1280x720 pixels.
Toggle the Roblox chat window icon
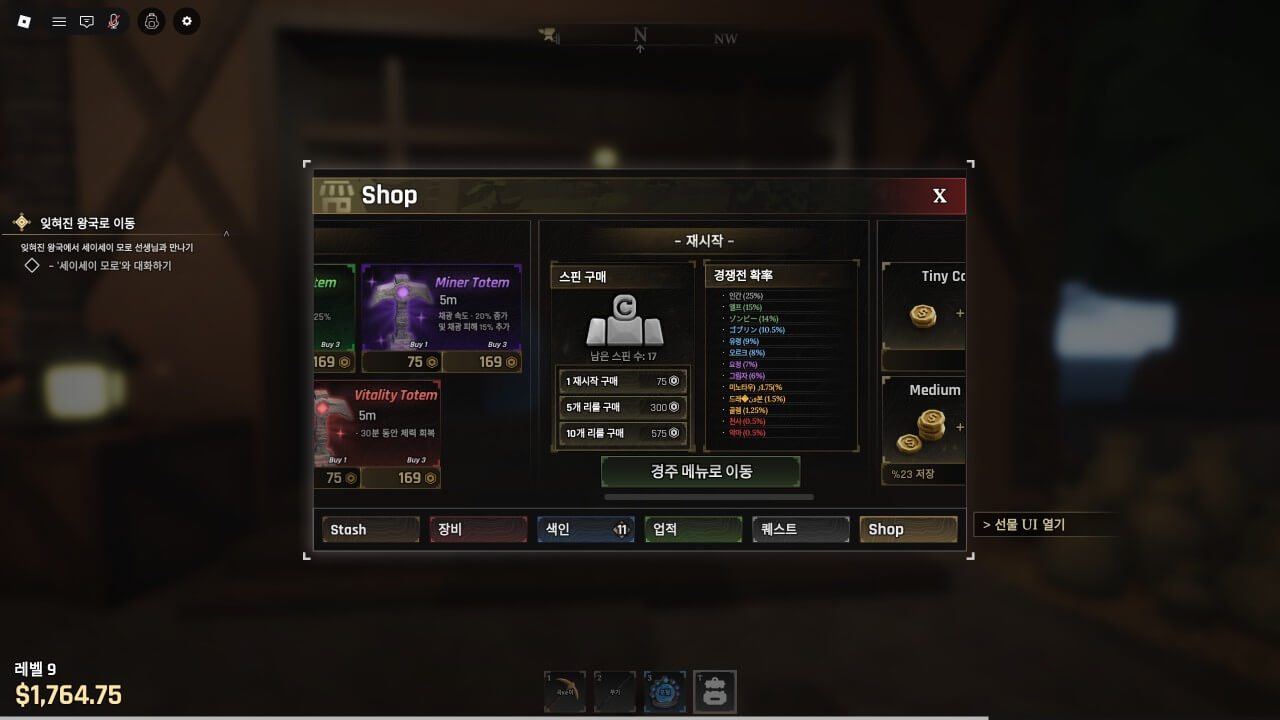(87, 21)
